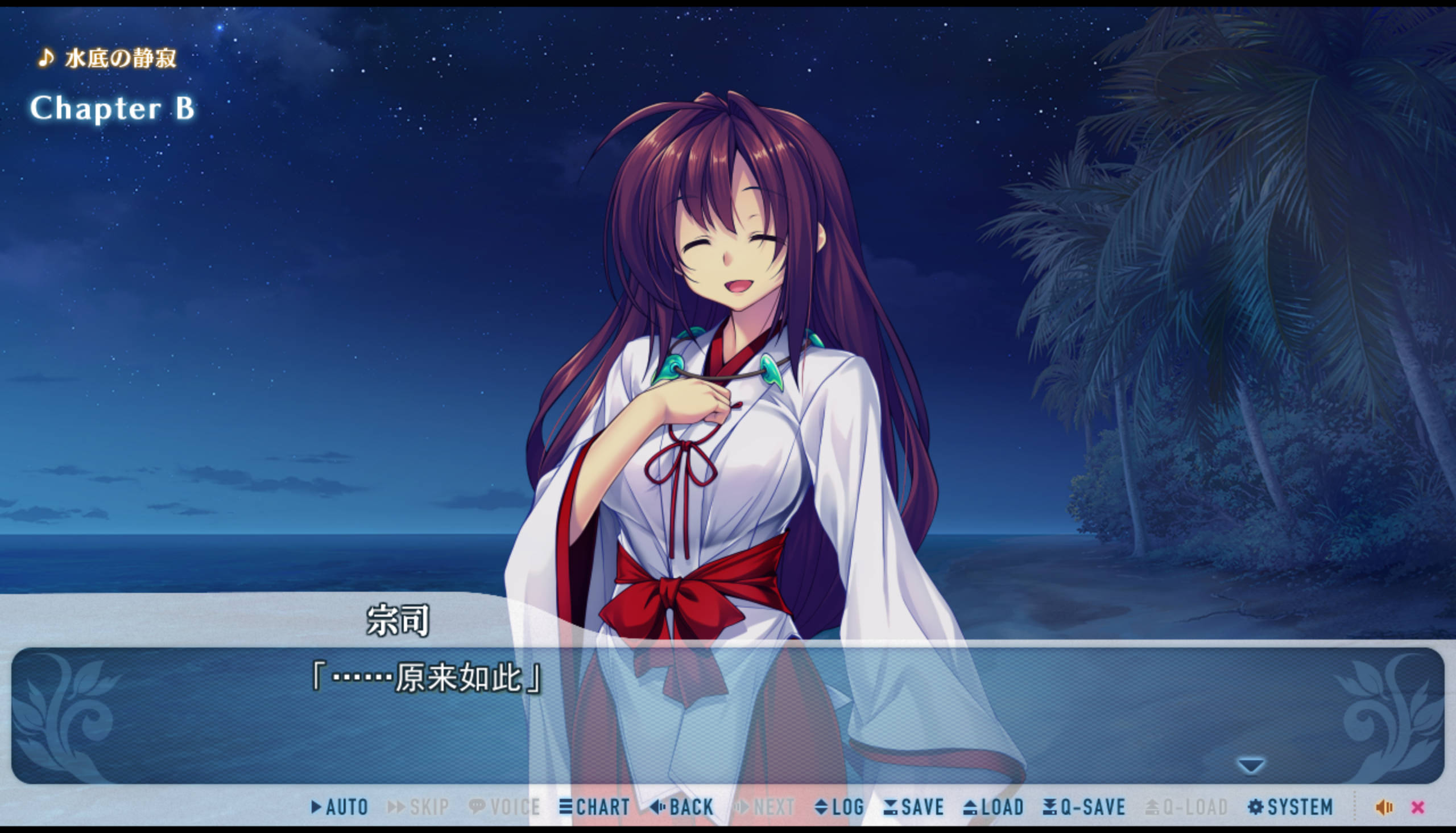This screenshot has height=833, width=1456.
Task: Quick save using Q-SAVE
Action: pos(1083,807)
